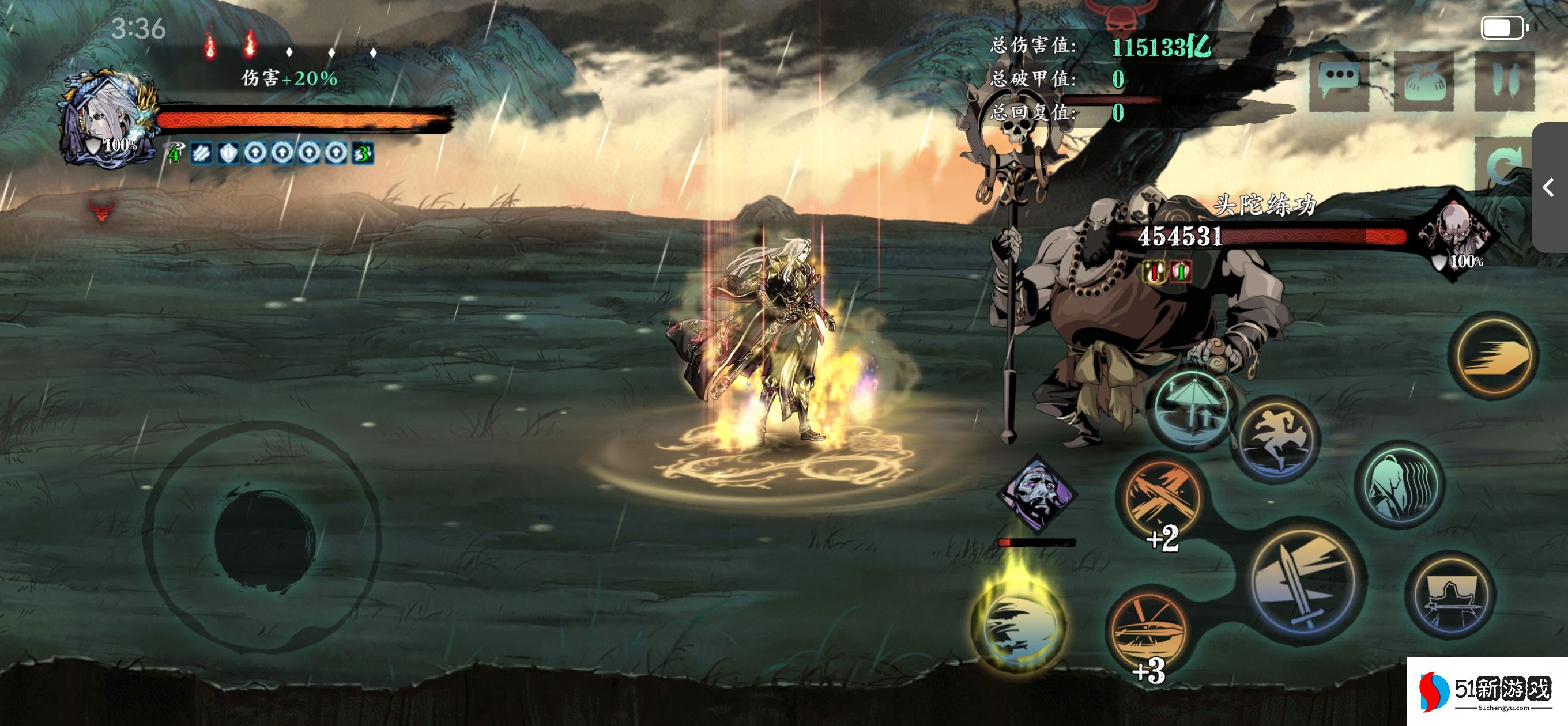
Task: Activate the cloaked figure skill
Action: coord(1401,485)
